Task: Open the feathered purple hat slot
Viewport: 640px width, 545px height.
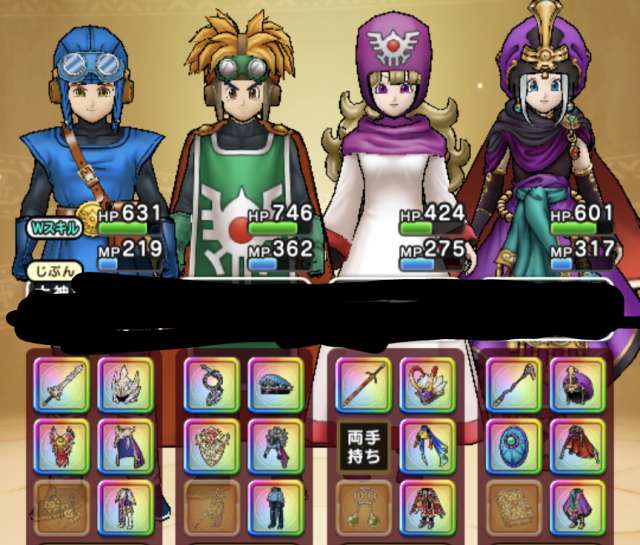Action: coord(427,384)
